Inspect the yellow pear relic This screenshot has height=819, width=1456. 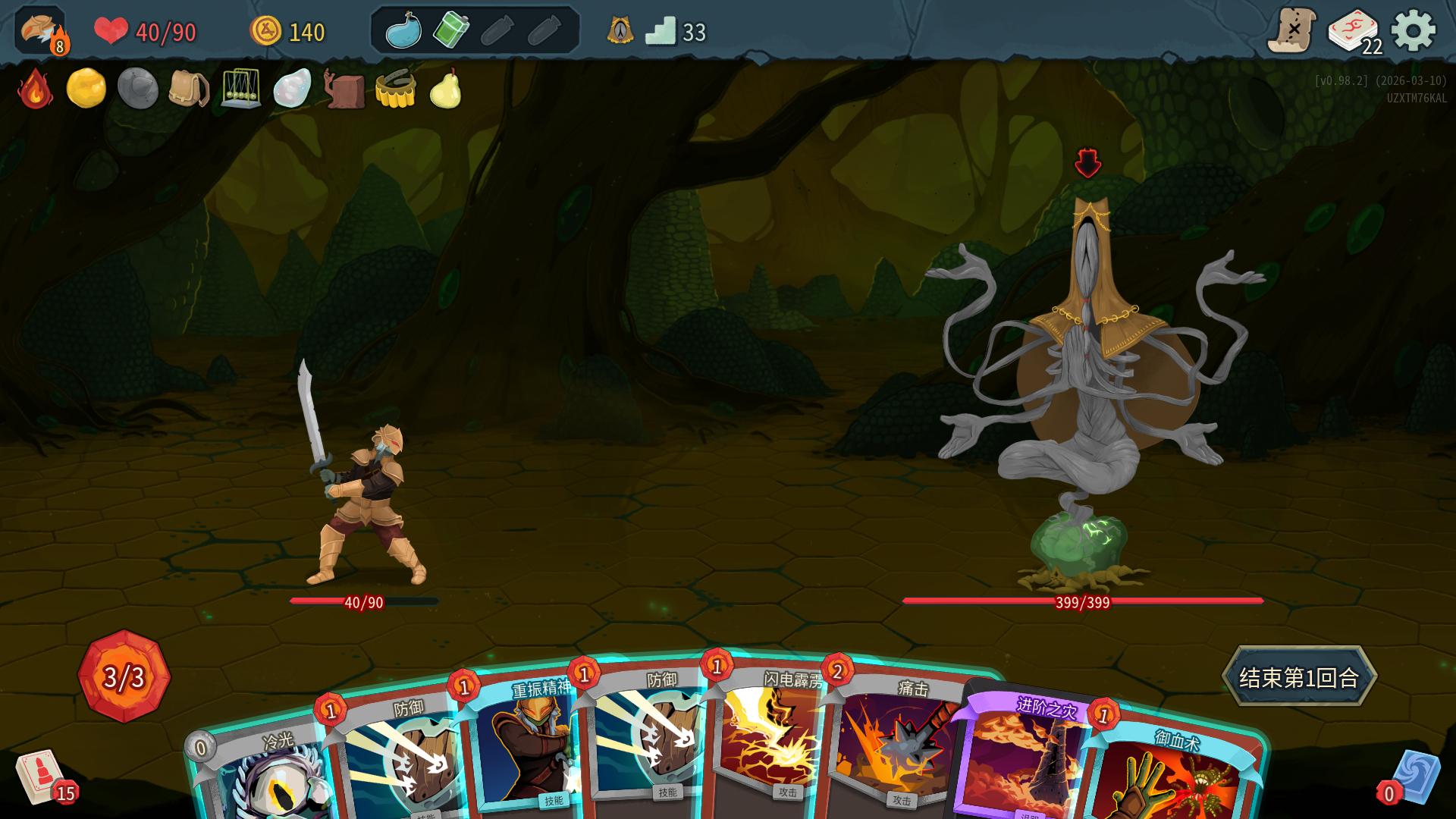tap(446, 89)
